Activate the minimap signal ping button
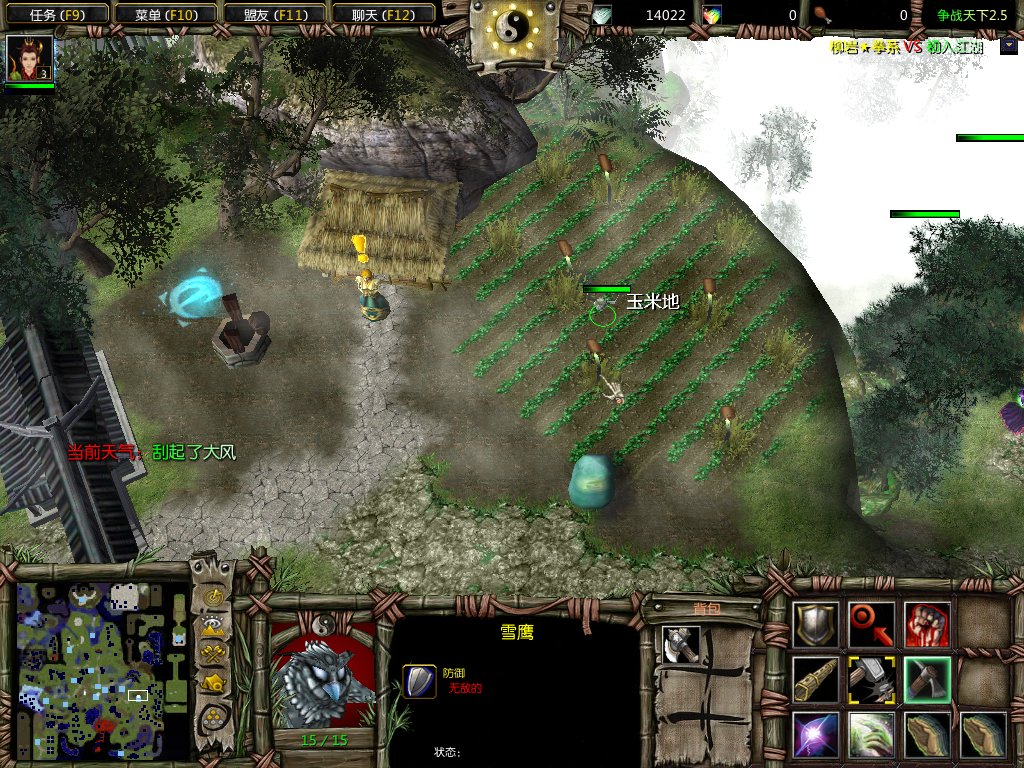The image size is (1024, 768). click(x=213, y=598)
